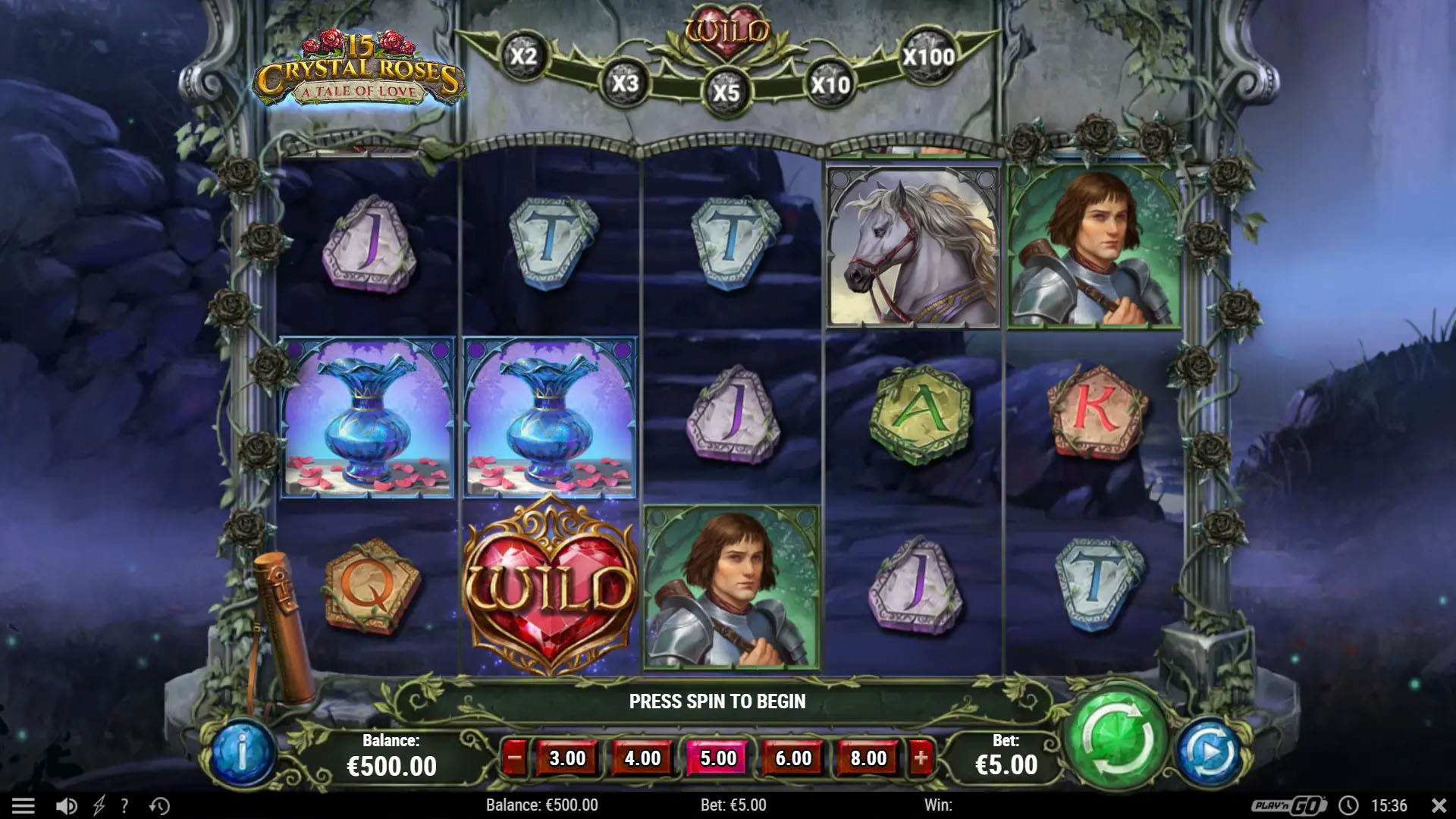Open help using the question mark icon

(x=124, y=805)
